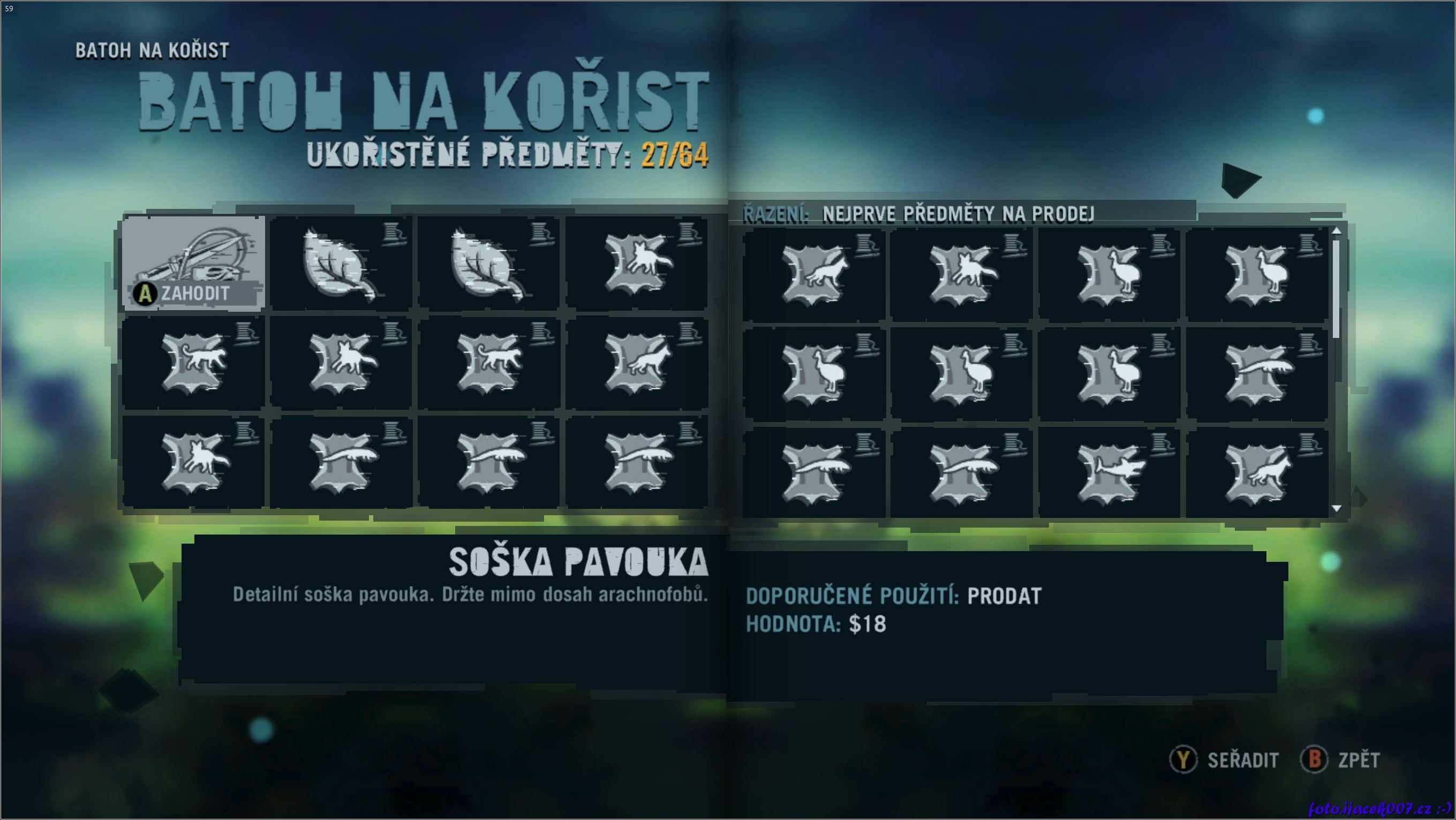Select the shark skin slot
This screenshot has height=820, width=1456.
click(x=1109, y=472)
